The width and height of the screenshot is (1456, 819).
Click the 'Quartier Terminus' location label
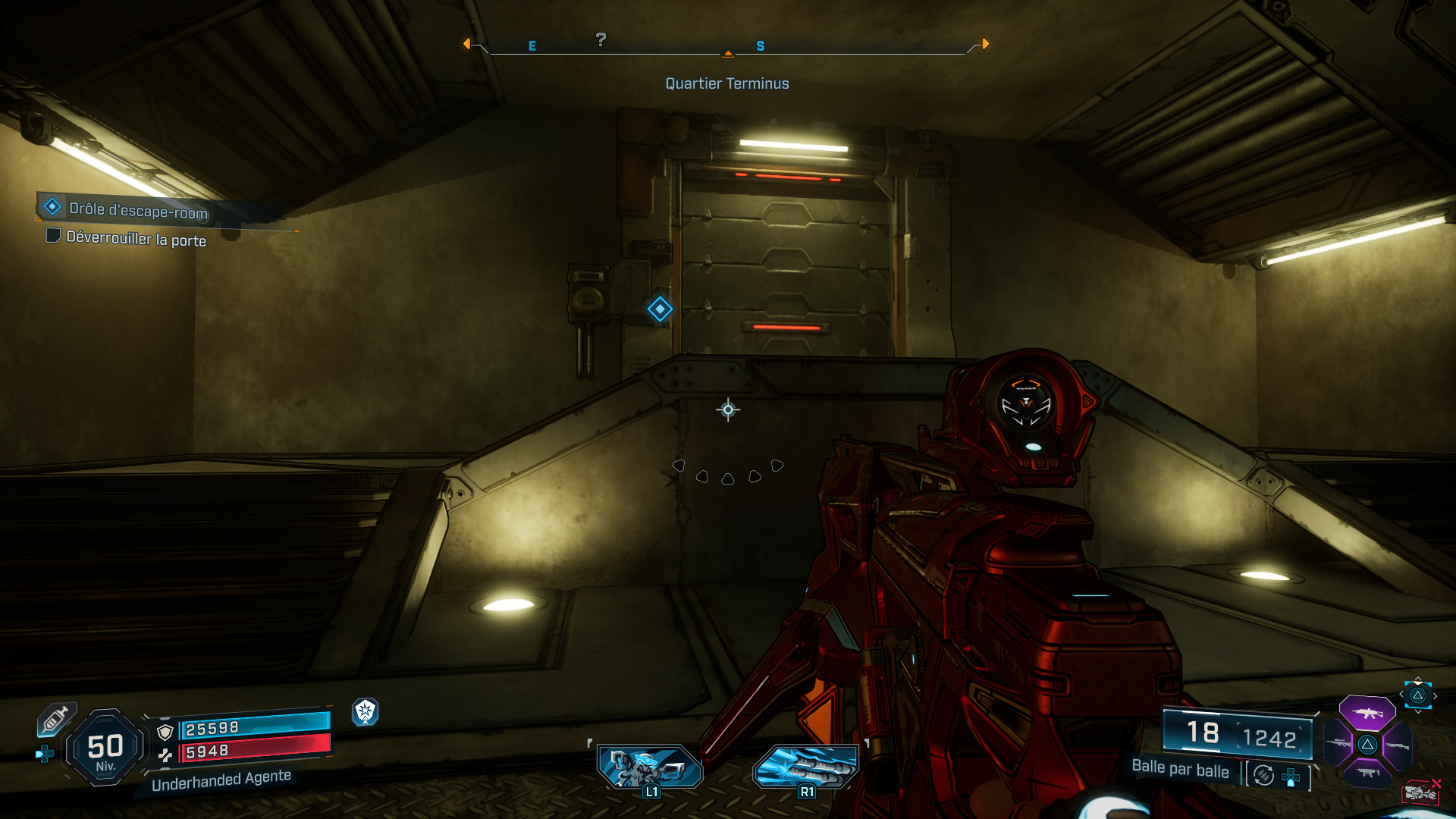click(727, 83)
